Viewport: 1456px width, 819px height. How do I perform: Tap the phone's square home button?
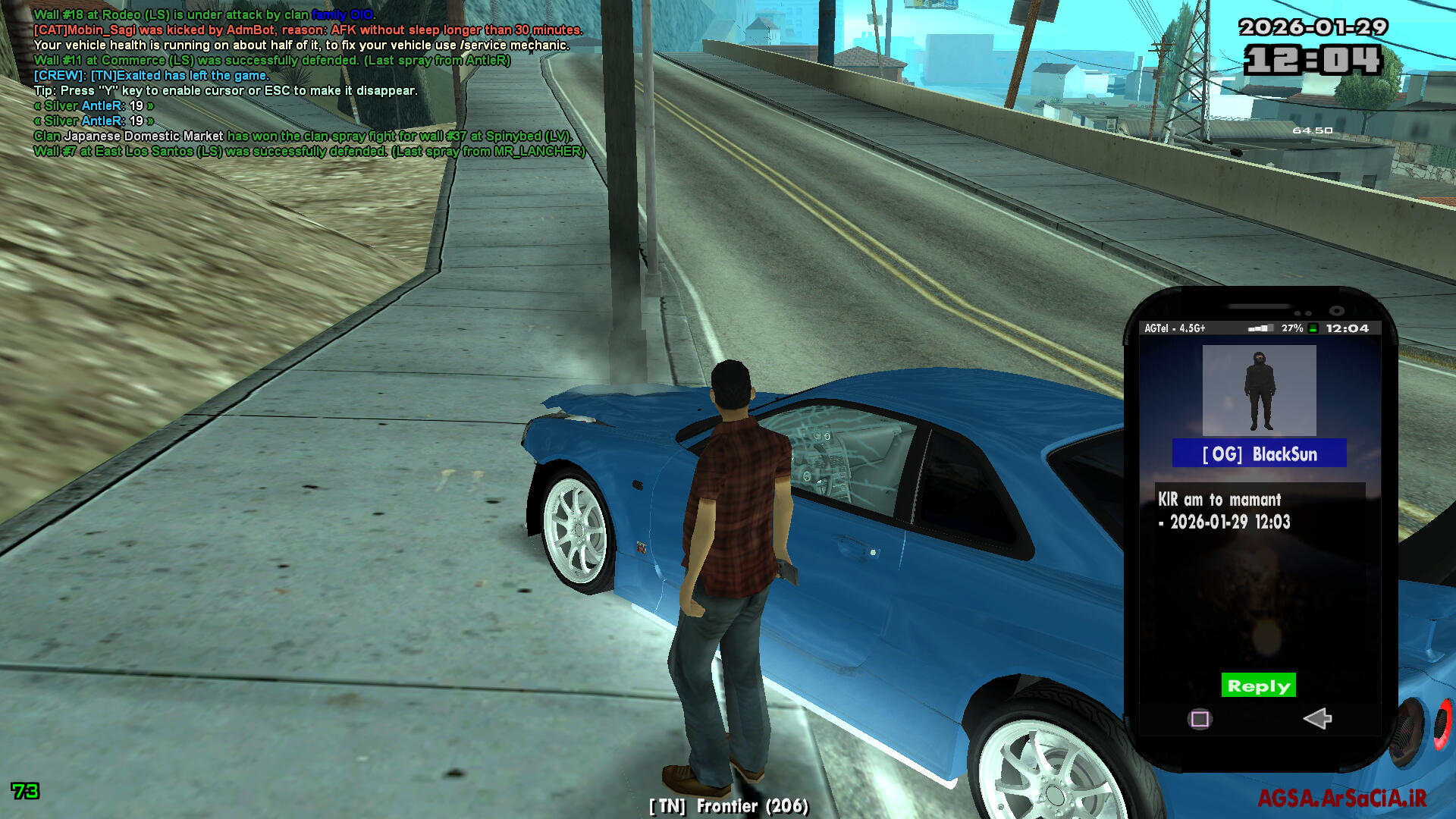pyautogui.click(x=1200, y=719)
